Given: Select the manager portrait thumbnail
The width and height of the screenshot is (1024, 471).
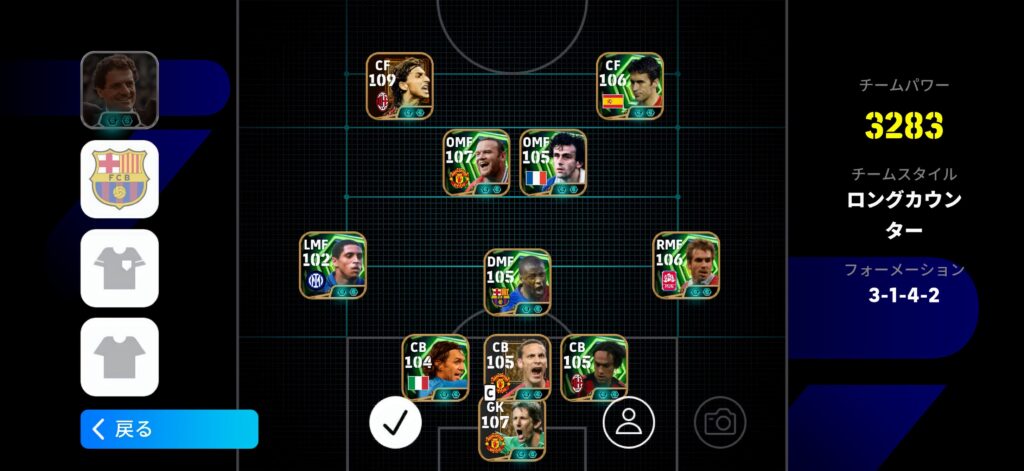Looking at the screenshot, I should 120,90.
